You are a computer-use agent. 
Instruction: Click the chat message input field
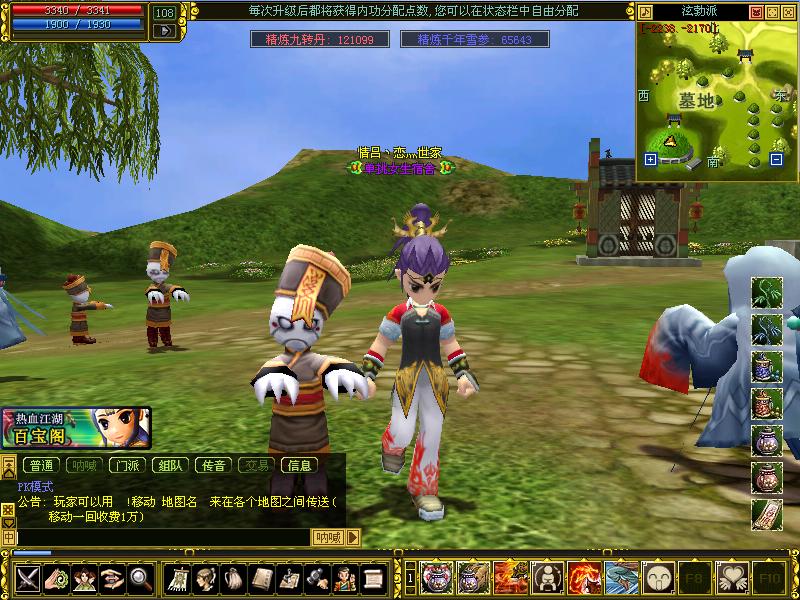pos(160,537)
